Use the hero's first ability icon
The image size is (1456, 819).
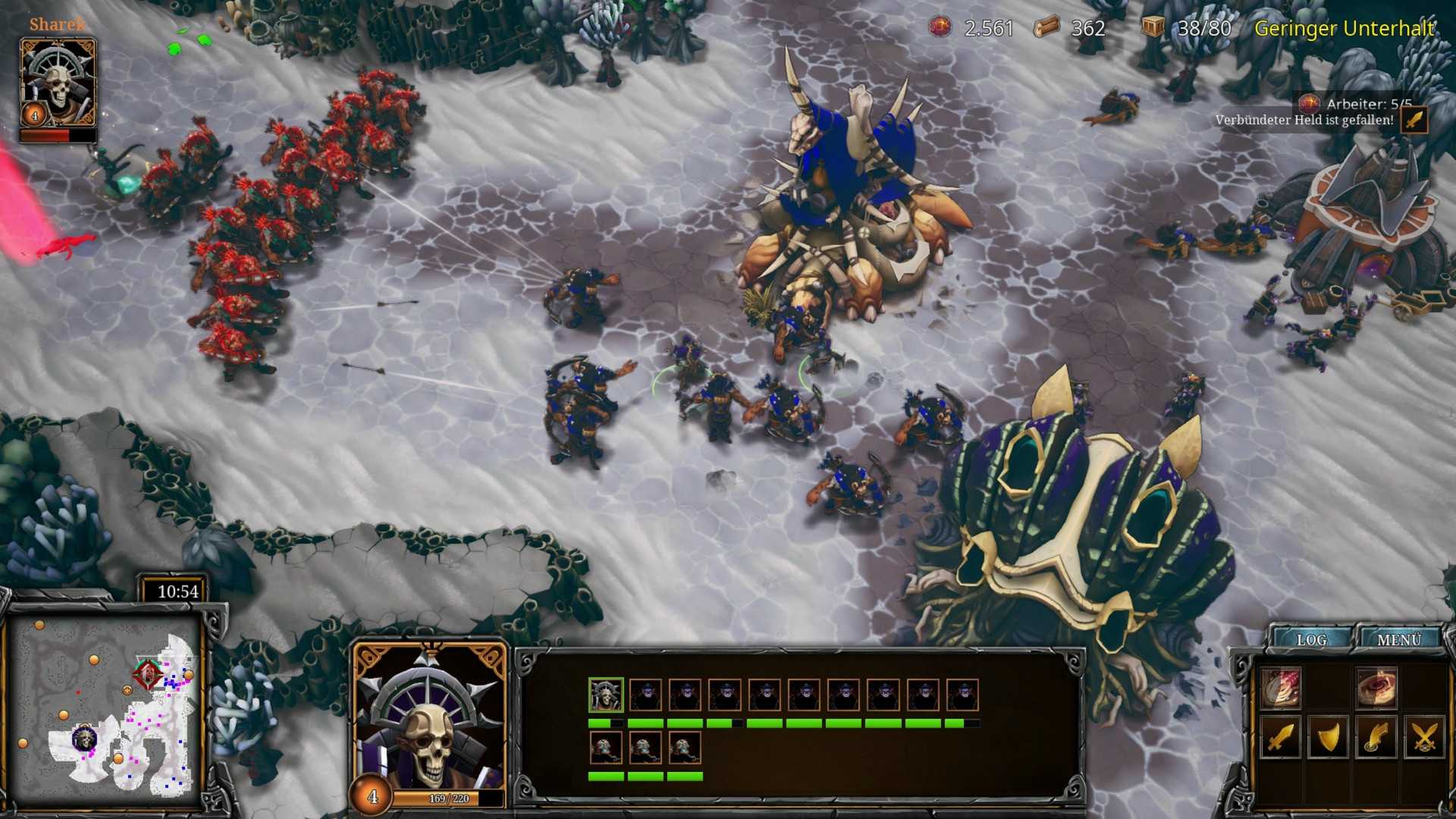[1280, 687]
